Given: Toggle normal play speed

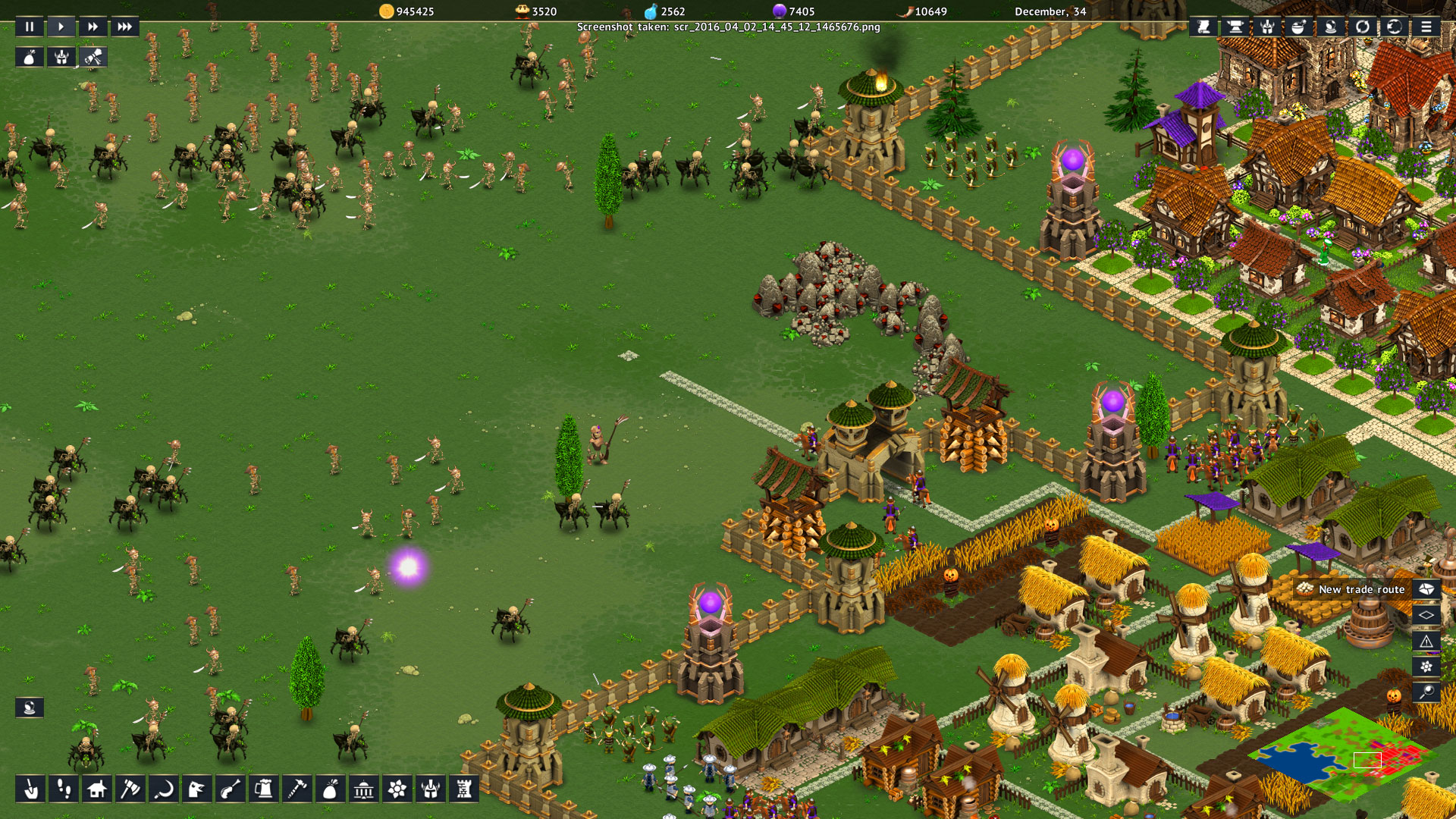Looking at the screenshot, I should coord(61,27).
